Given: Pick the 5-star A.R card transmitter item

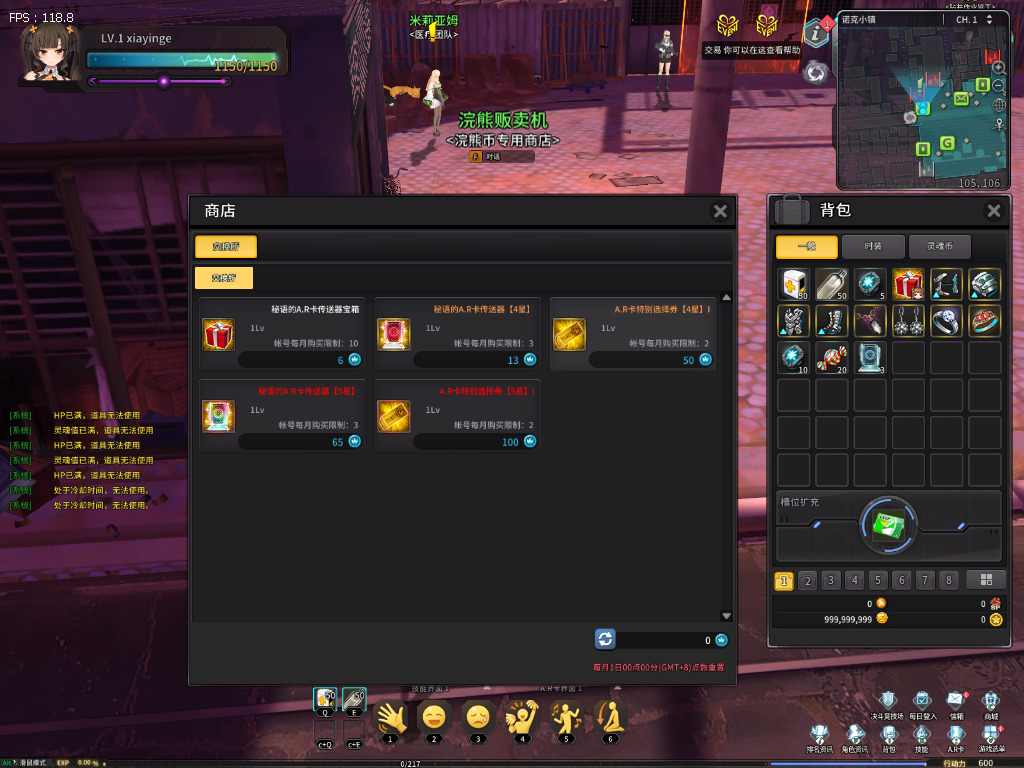Looking at the screenshot, I should pyautogui.click(x=218, y=416).
